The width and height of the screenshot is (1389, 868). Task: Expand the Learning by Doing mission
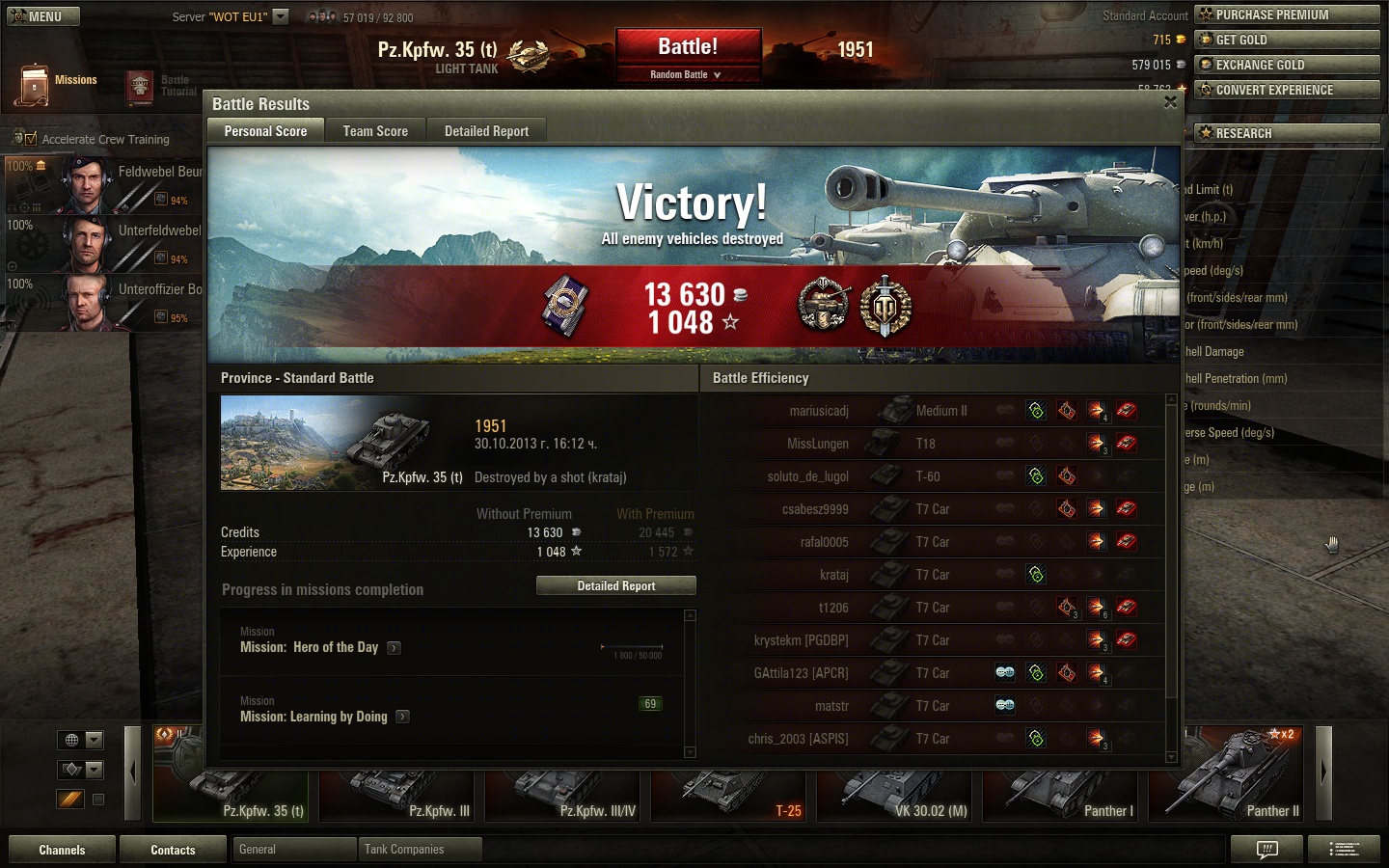tap(402, 717)
